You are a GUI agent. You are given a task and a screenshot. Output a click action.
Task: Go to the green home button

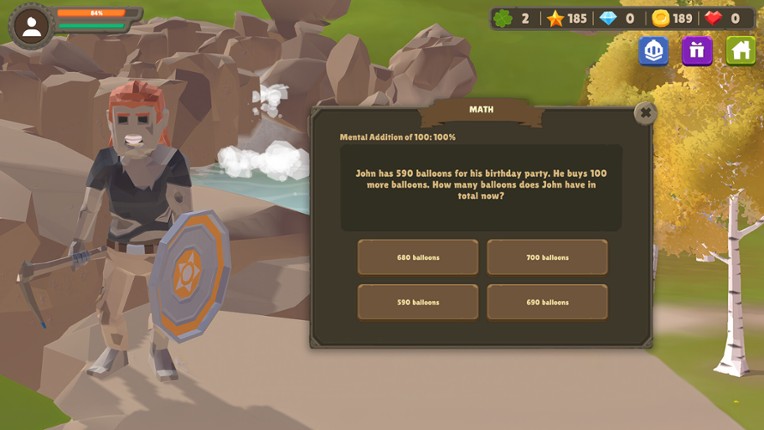point(740,51)
